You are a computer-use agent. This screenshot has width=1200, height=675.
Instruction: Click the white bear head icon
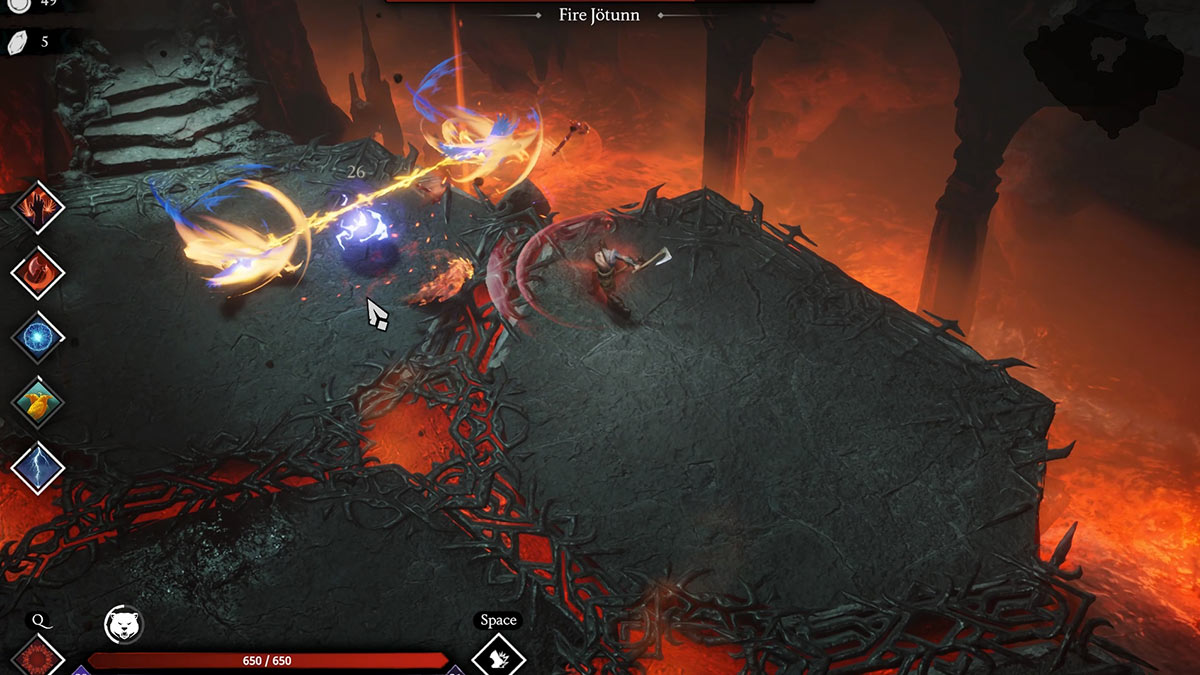124,625
